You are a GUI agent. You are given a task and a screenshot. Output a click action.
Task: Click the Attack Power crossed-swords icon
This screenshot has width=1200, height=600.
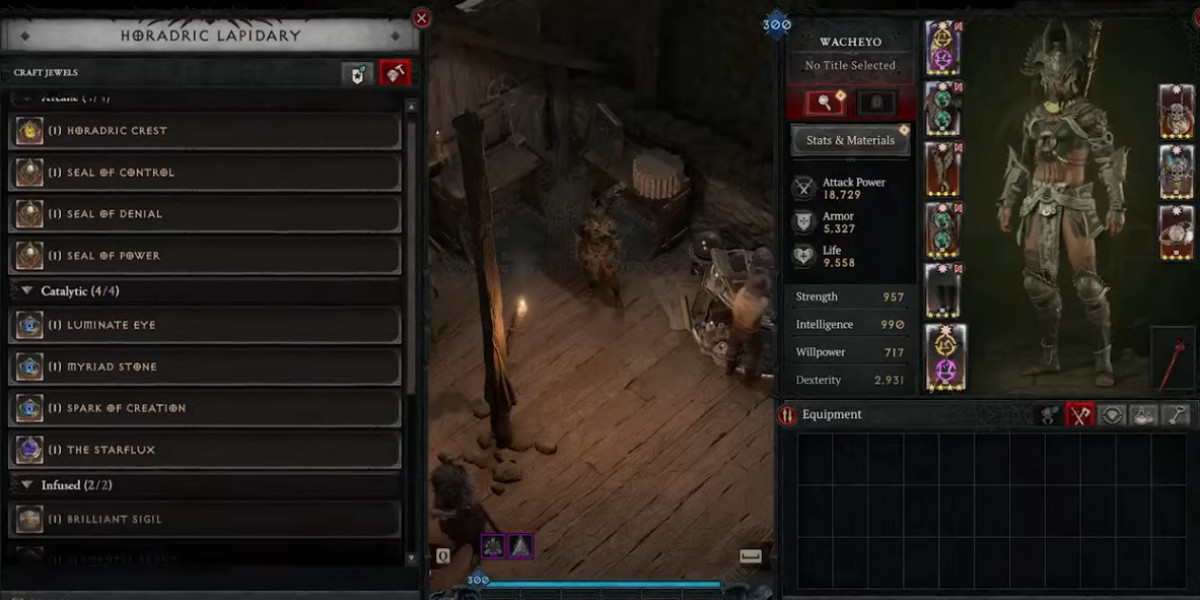[804, 187]
